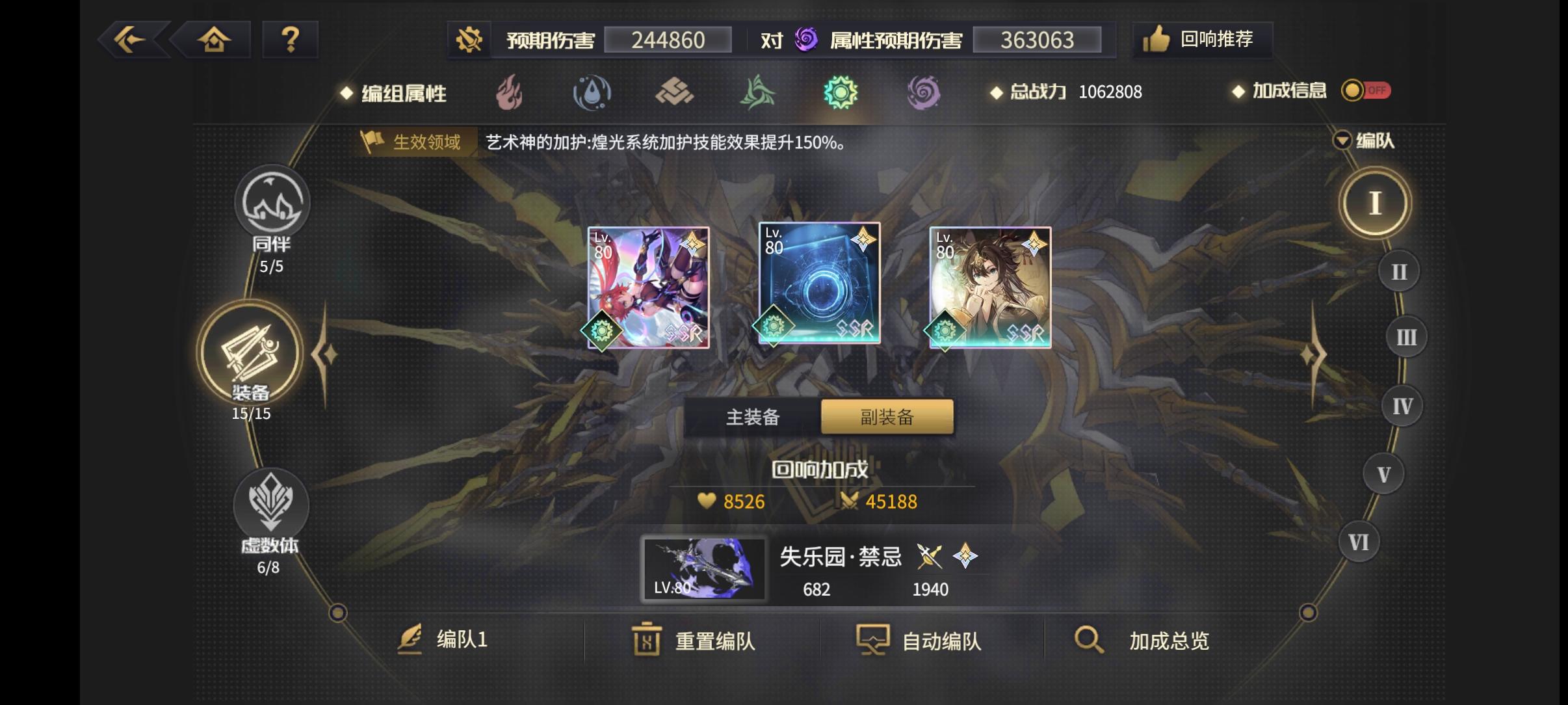Select the dark element attribute icon

(x=925, y=92)
